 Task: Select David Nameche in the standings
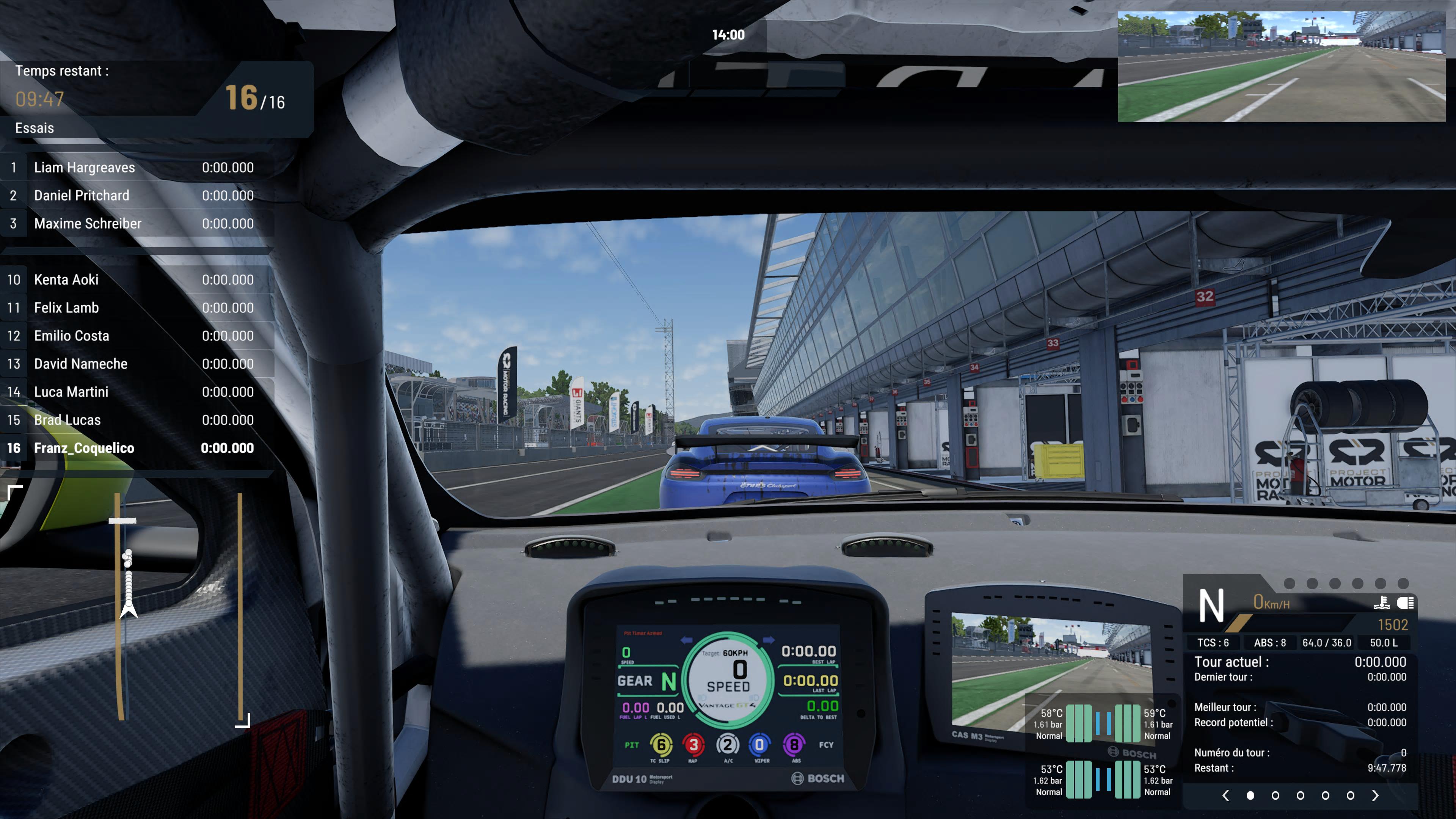tap(136, 364)
